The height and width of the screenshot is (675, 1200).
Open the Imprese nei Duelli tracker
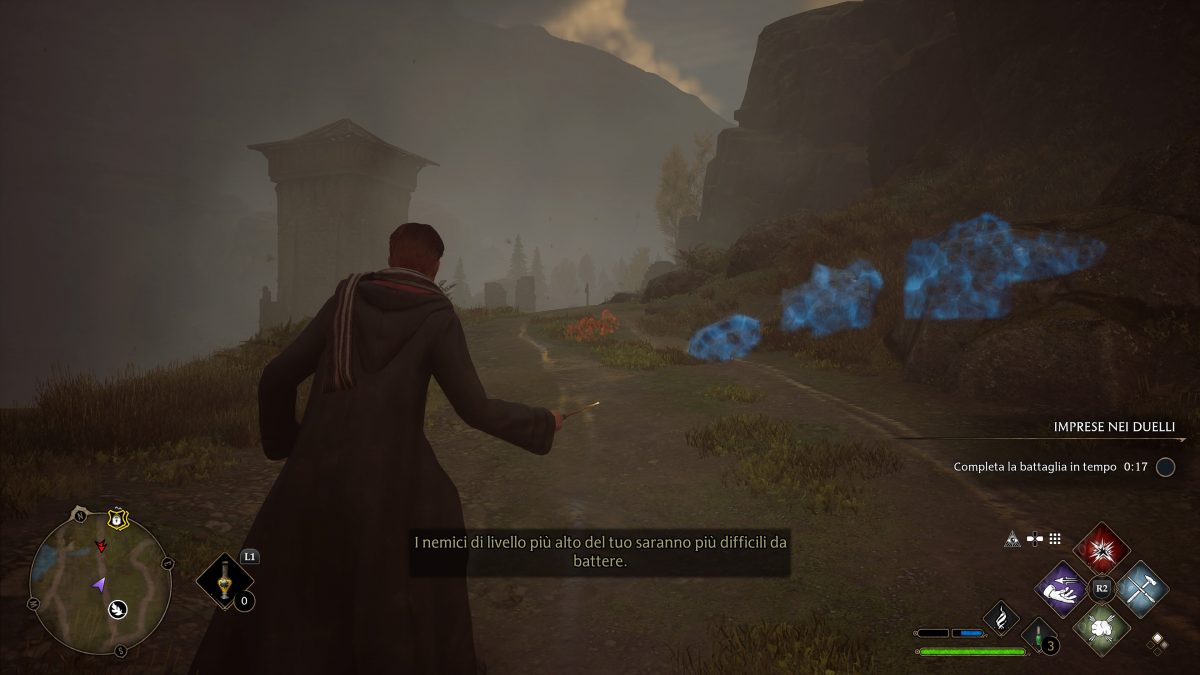point(1118,427)
